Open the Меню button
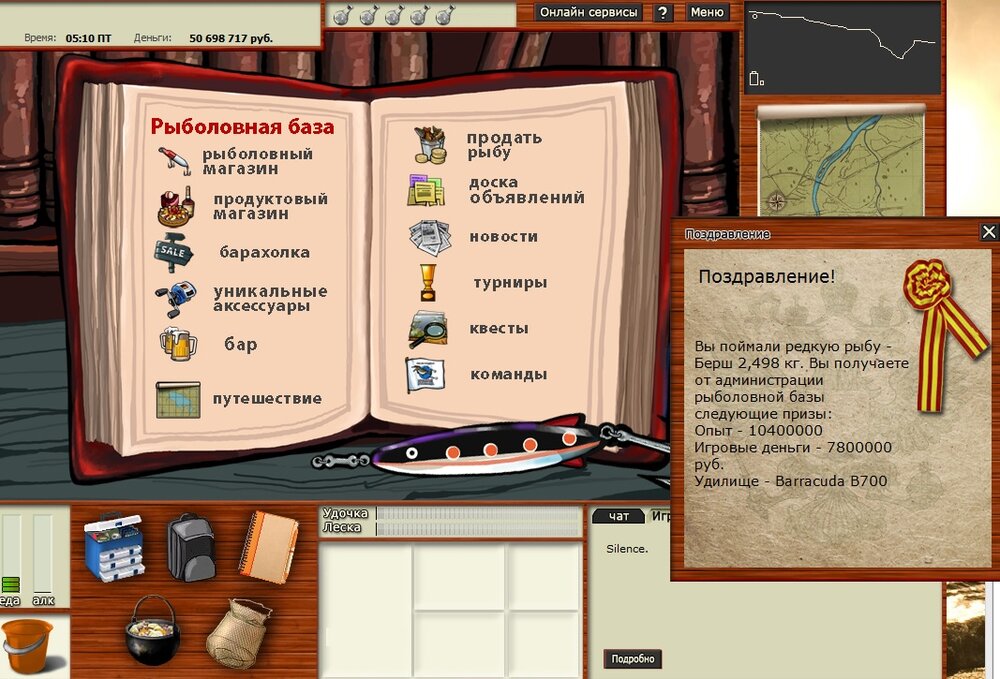The height and width of the screenshot is (679, 1000). [x=707, y=13]
